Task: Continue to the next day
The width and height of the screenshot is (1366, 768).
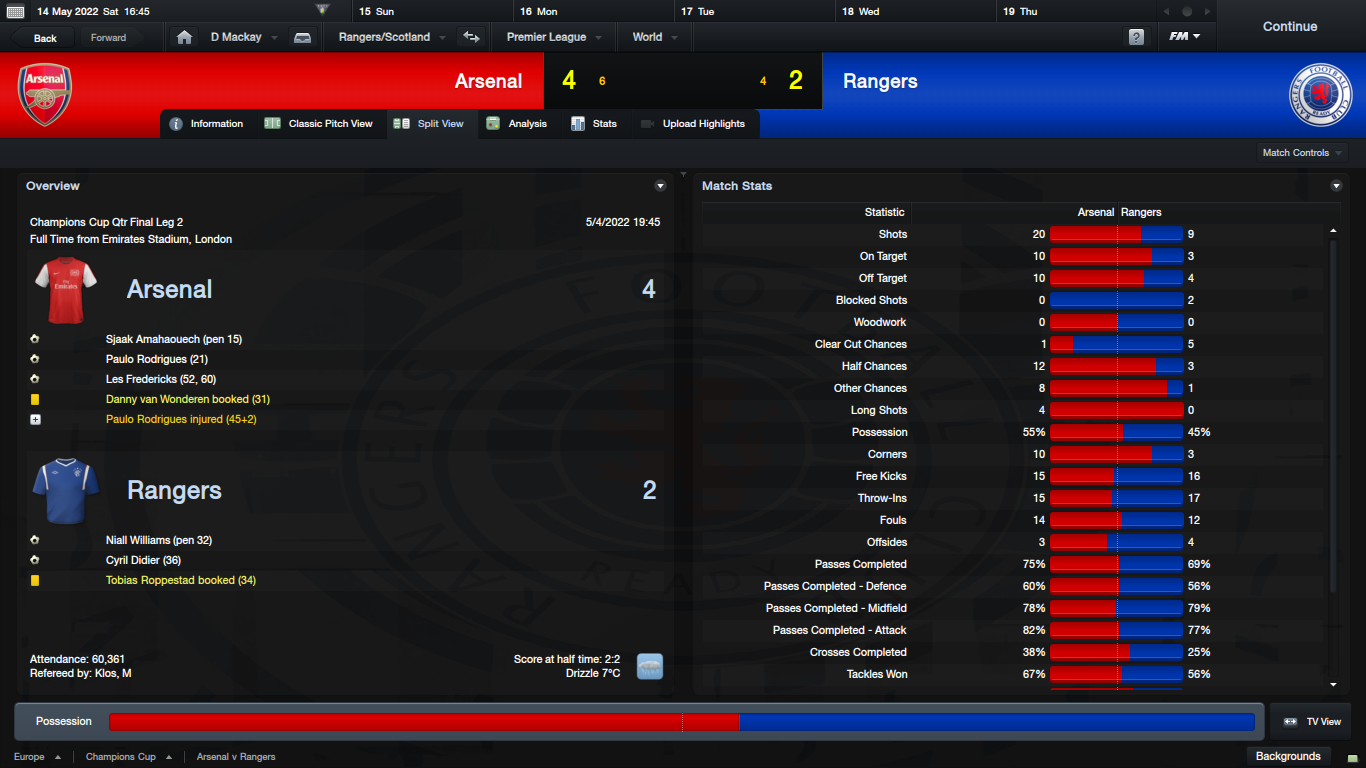Action: coord(1289,27)
